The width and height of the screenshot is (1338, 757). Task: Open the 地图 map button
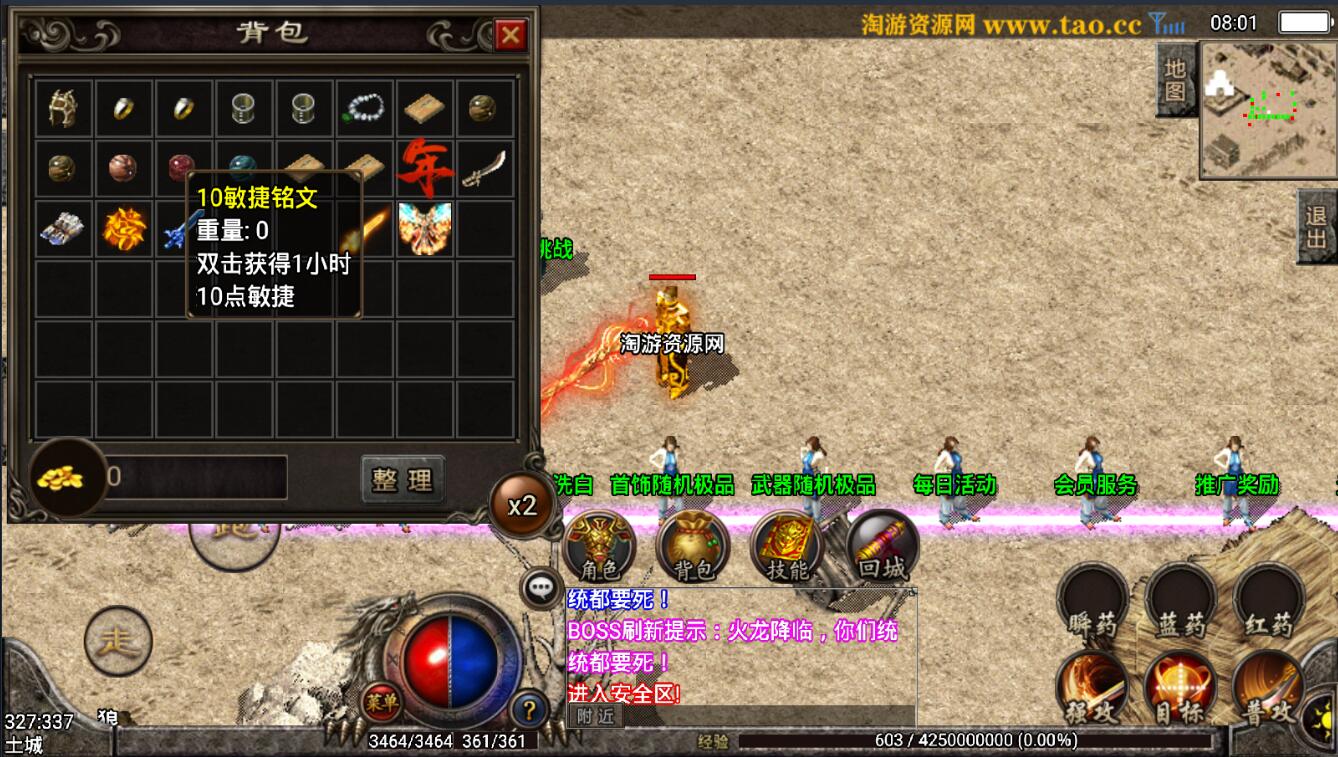[x=1176, y=80]
